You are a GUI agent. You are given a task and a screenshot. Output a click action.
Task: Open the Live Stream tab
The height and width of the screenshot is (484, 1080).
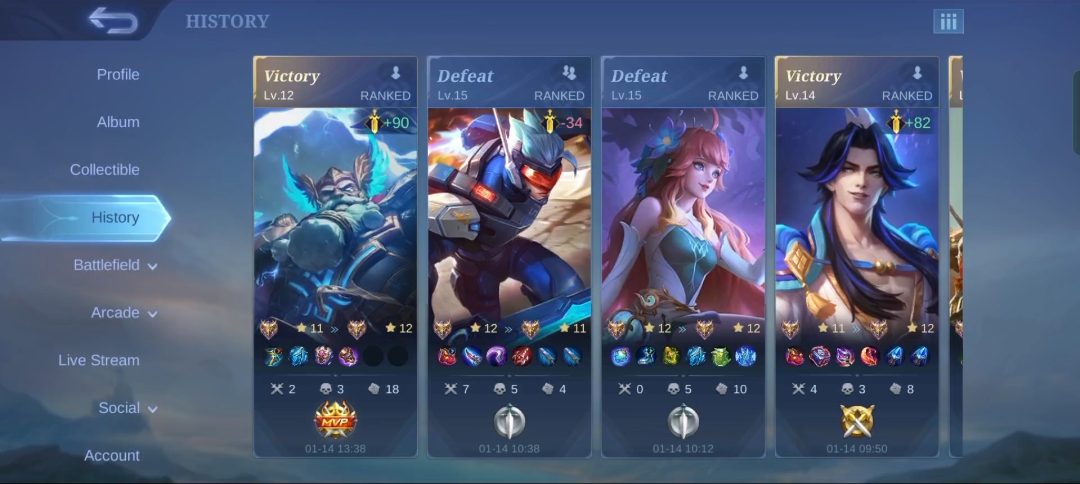99,360
